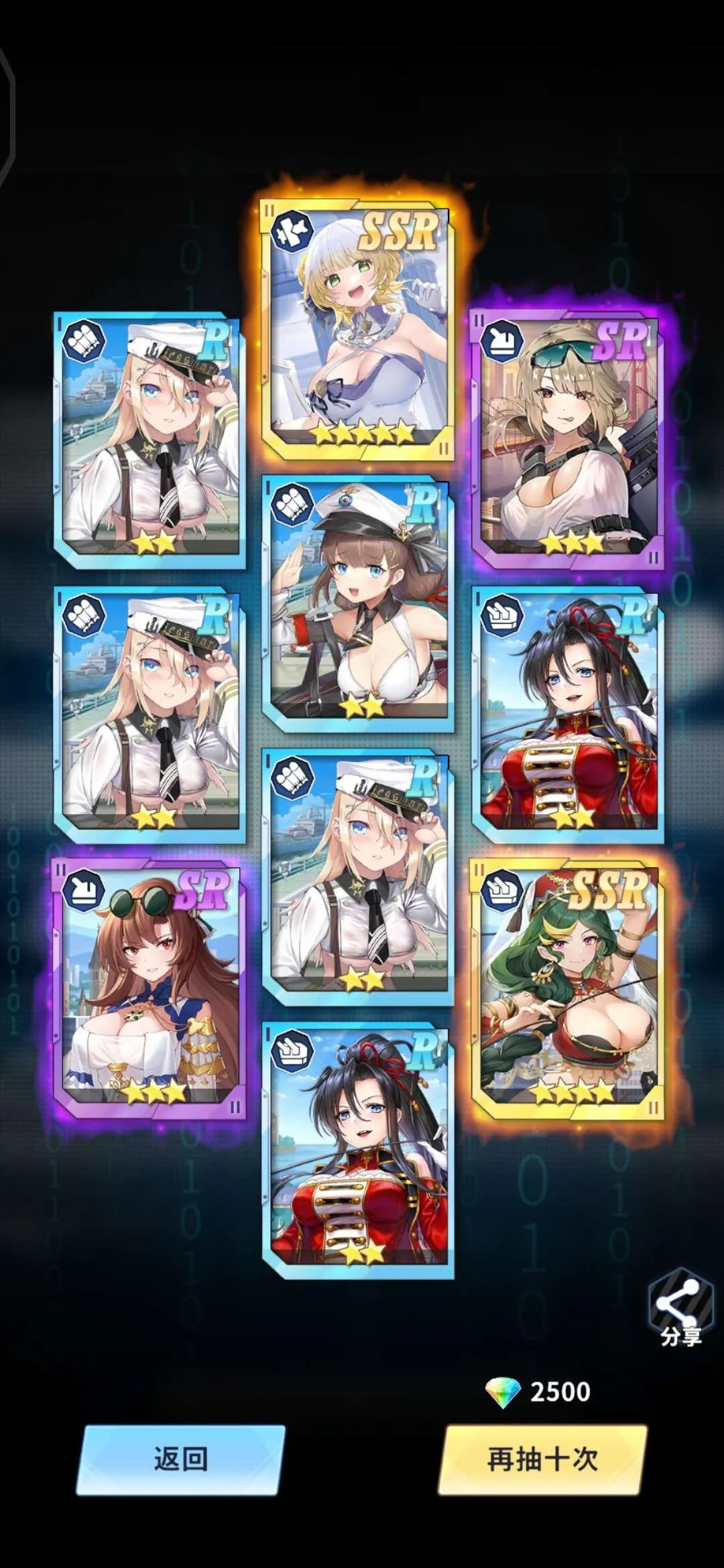Draw ten more with 再抽十次

542,1459
